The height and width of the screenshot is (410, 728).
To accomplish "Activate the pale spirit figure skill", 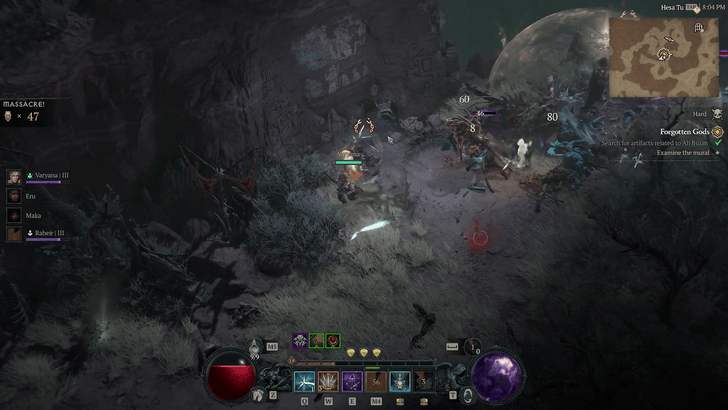I will pos(400,381).
